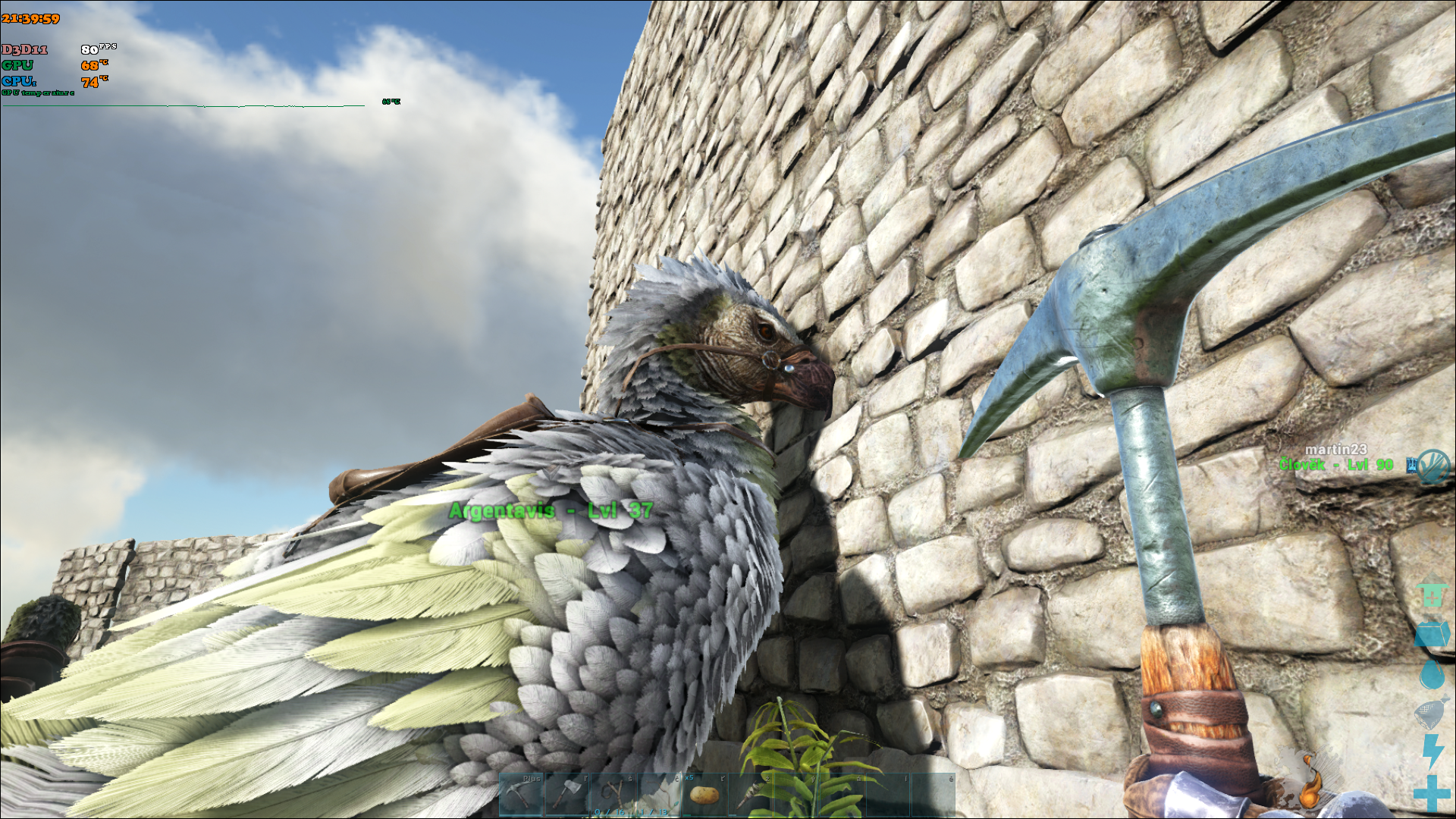Select the striped spike item slot
1456x819 pixels.
[x=751, y=795]
